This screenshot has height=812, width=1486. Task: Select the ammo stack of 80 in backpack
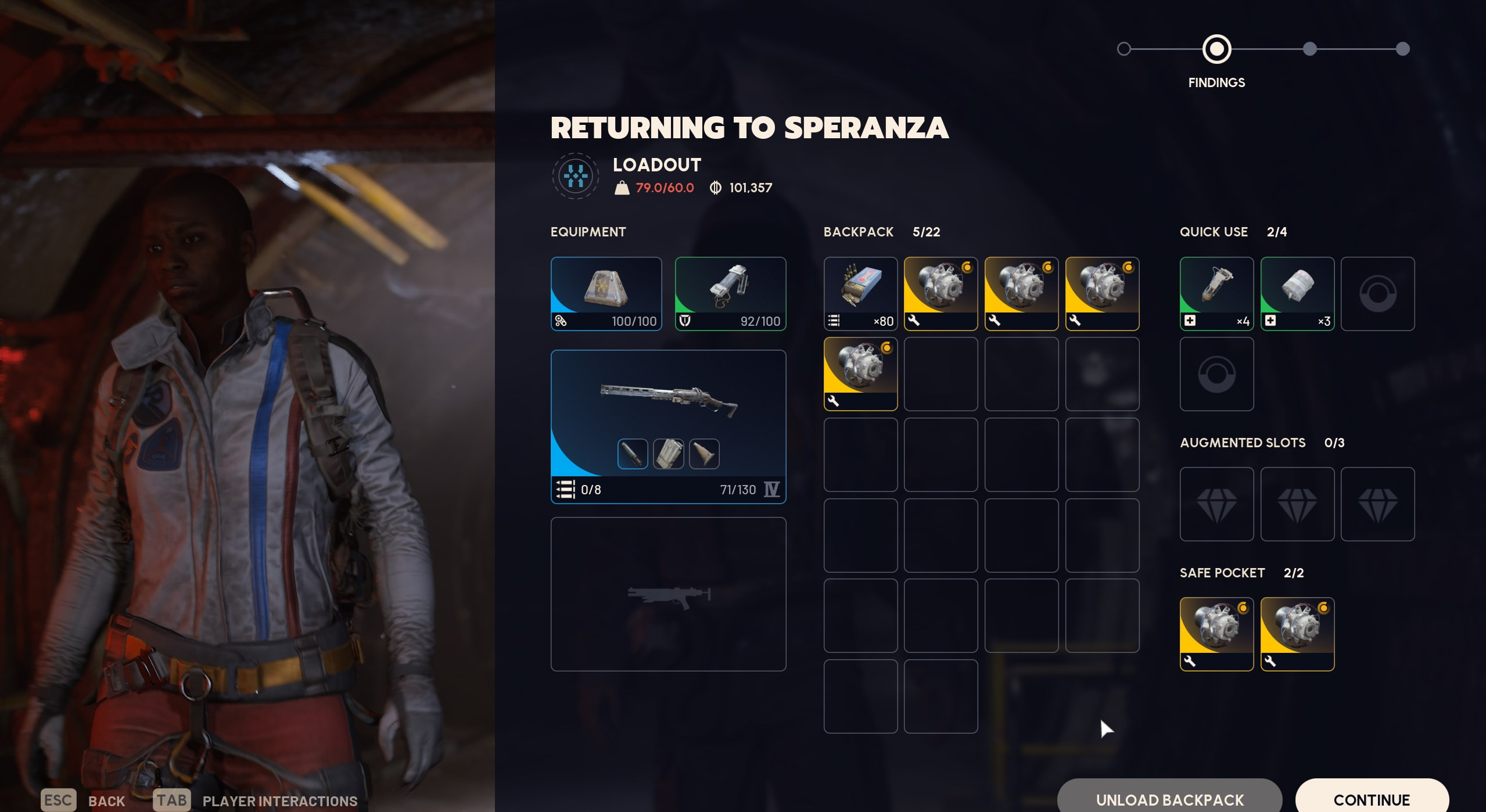(860, 293)
